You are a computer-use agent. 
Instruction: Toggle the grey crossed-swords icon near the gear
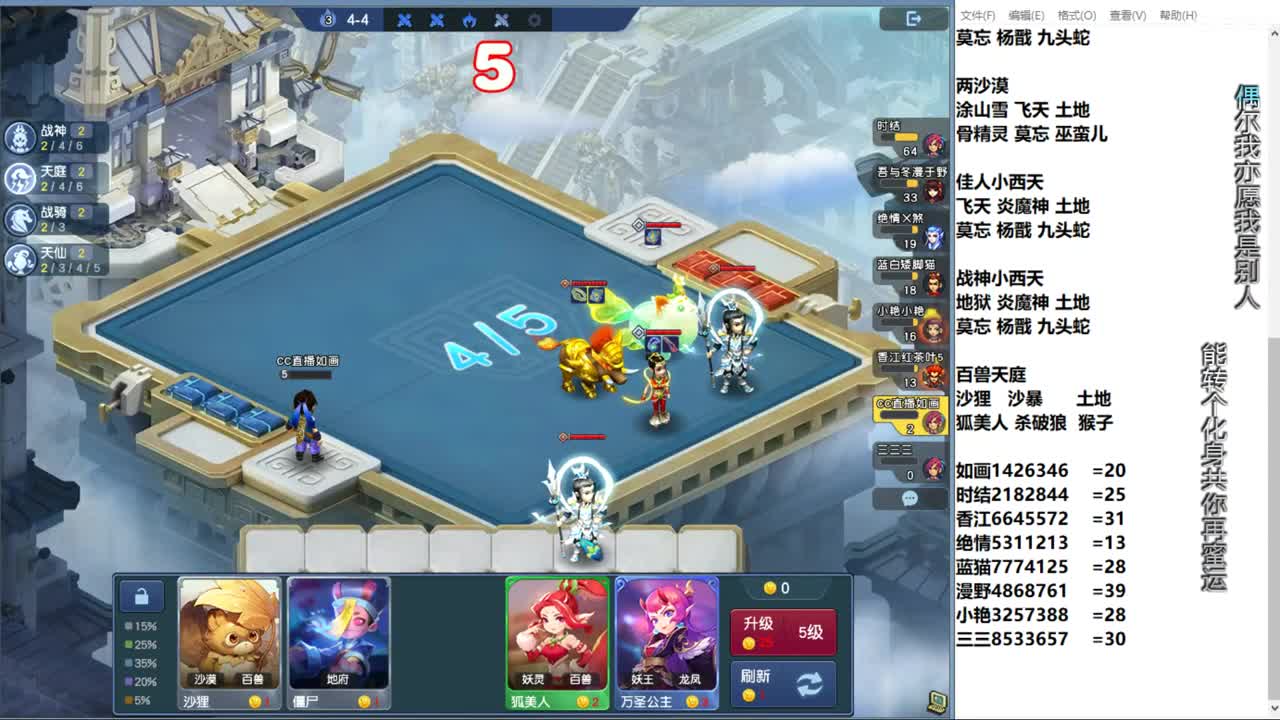pyautogui.click(x=504, y=20)
